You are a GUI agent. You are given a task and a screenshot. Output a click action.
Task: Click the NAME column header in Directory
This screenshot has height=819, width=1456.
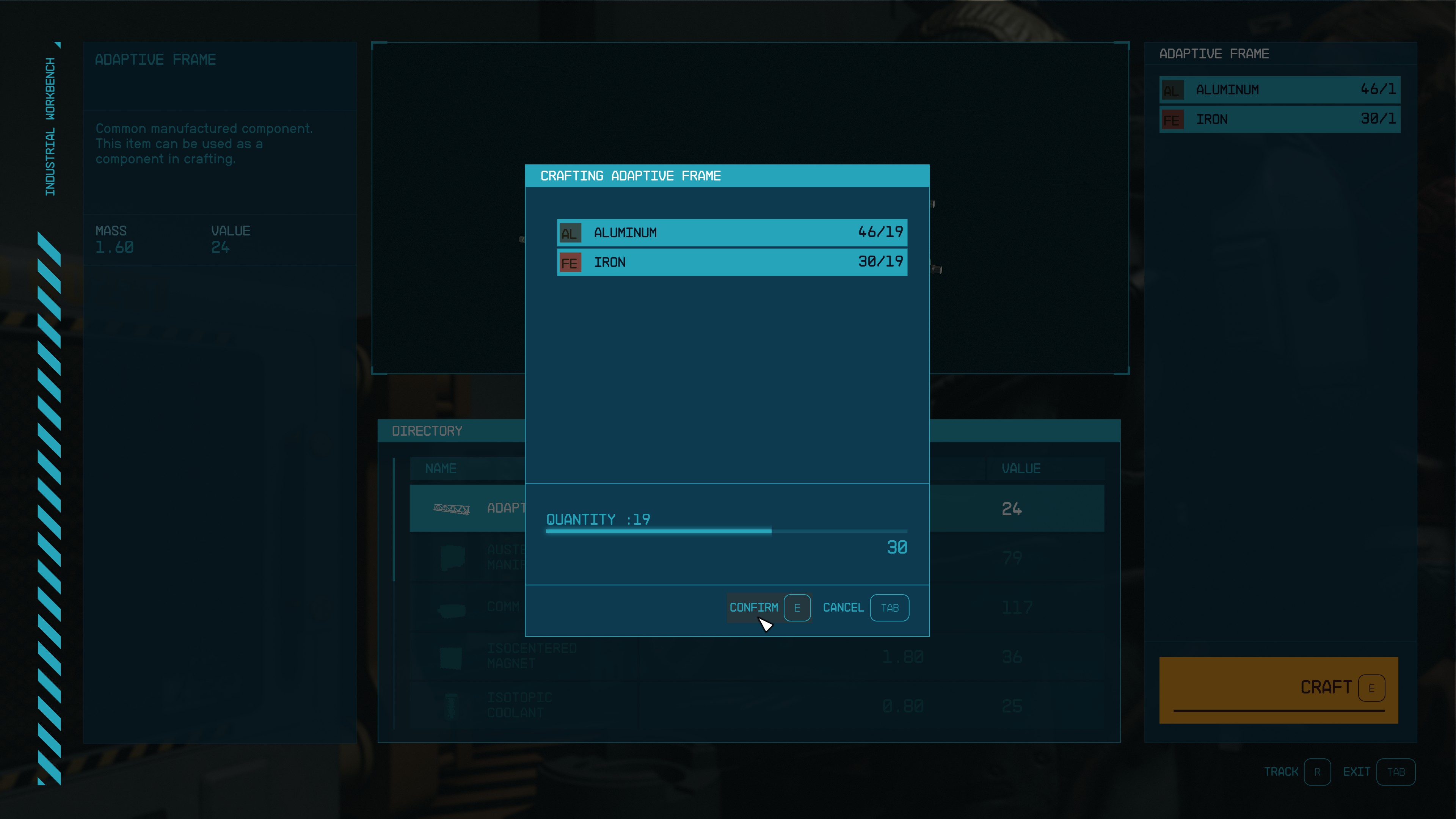(x=441, y=469)
